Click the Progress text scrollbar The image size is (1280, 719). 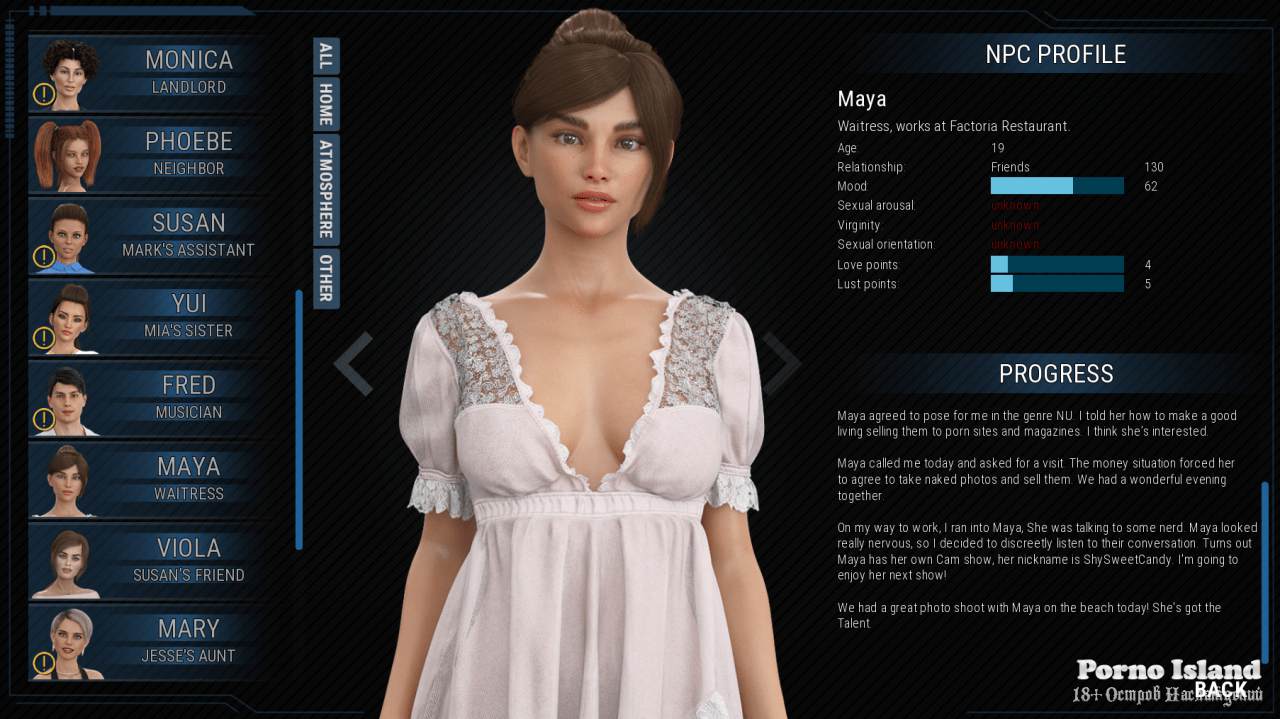[x=1264, y=570]
